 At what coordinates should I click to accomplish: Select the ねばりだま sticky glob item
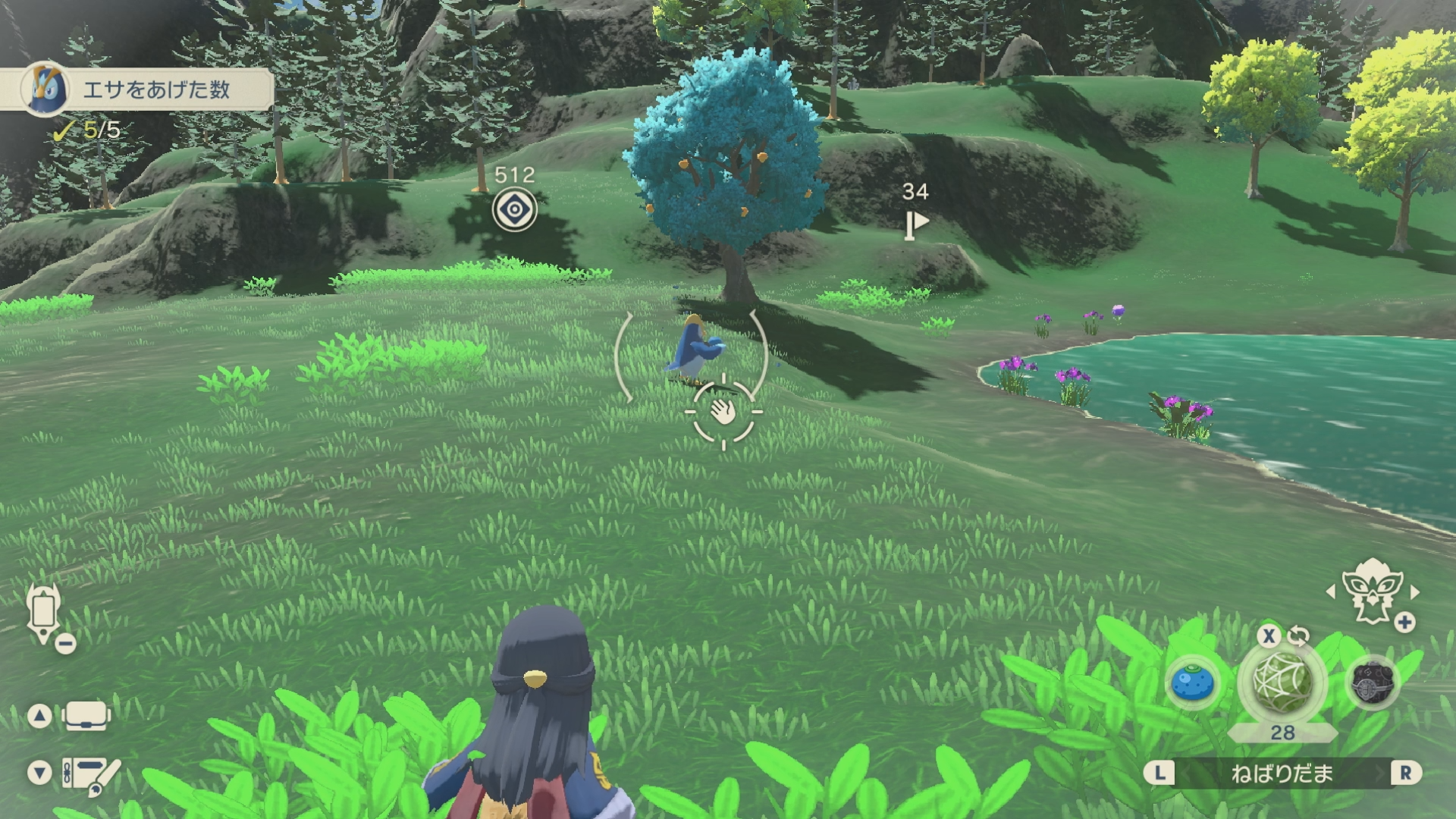[1282, 682]
